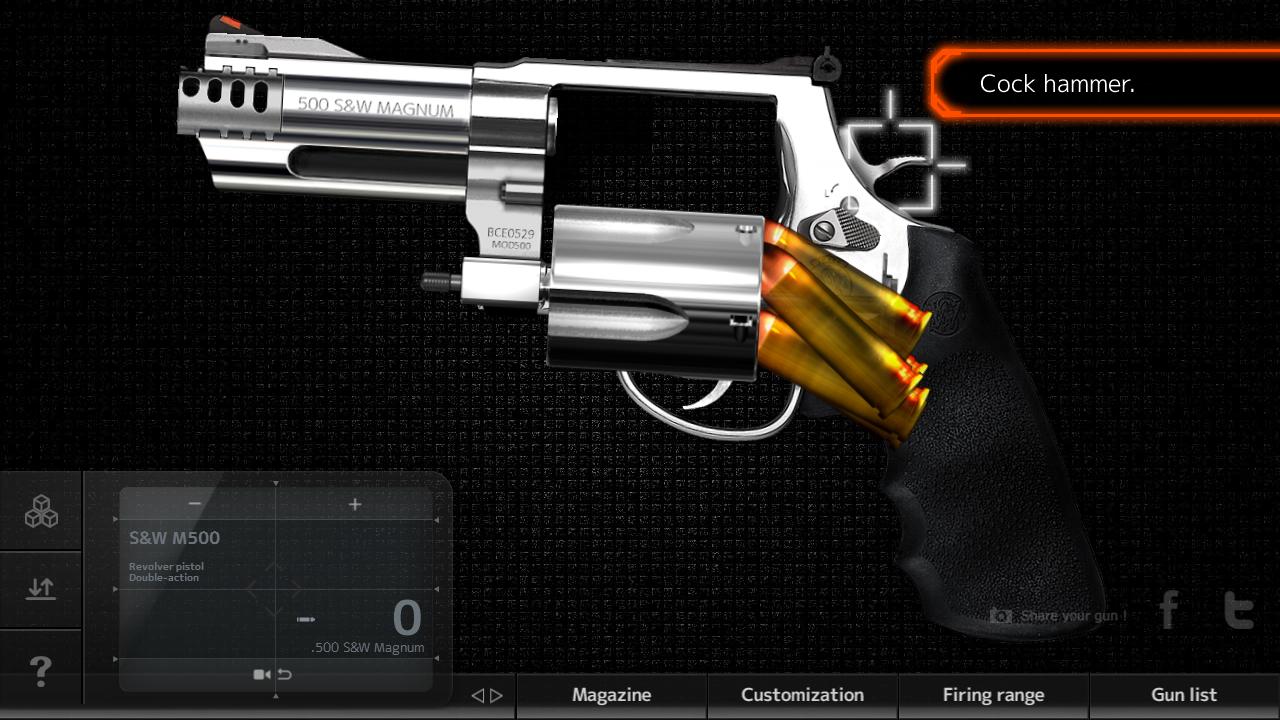Expand the view using the plus control
Image resolution: width=1280 pixels, height=720 pixels.
click(x=354, y=504)
